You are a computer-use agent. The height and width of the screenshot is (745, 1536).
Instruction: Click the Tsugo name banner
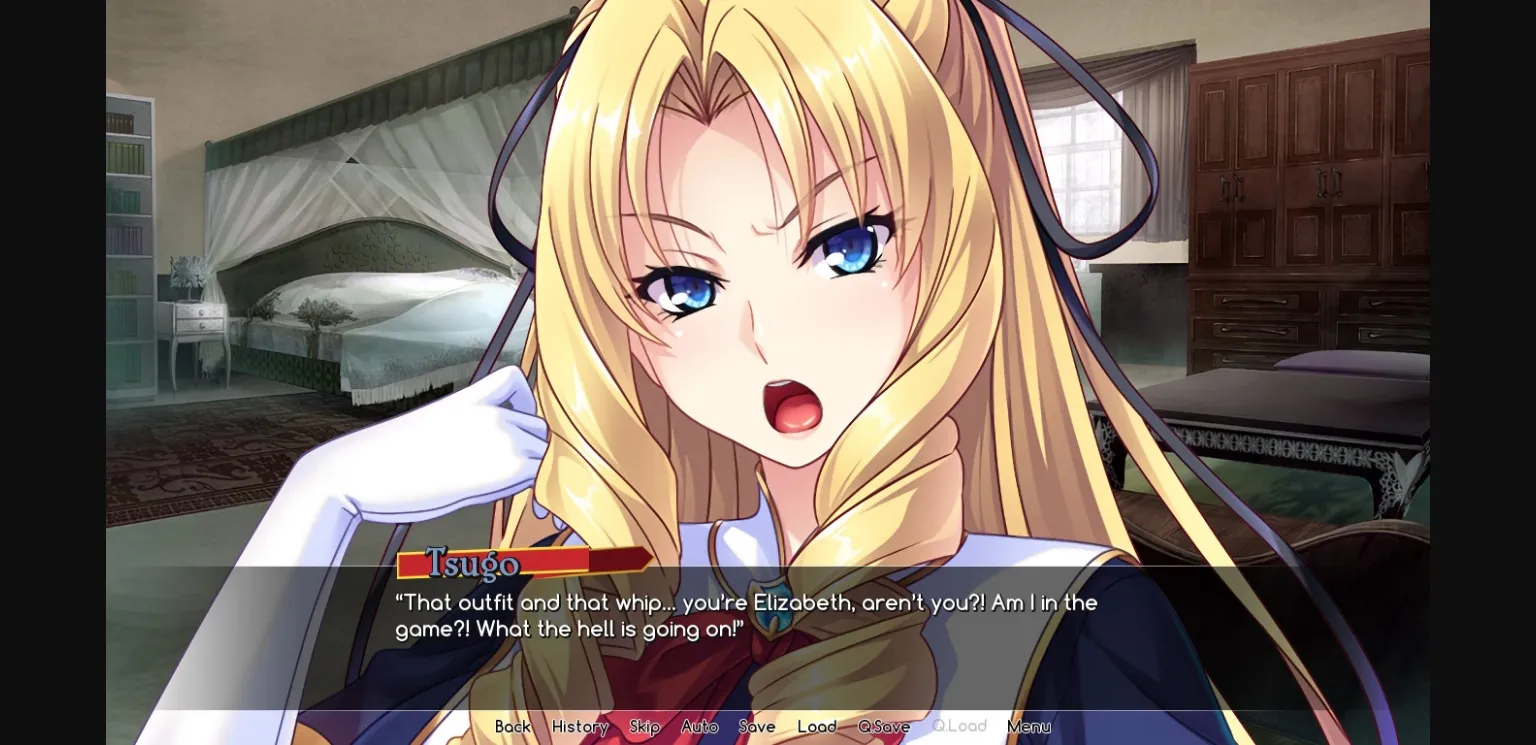pyautogui.click(x=470, y=564)
